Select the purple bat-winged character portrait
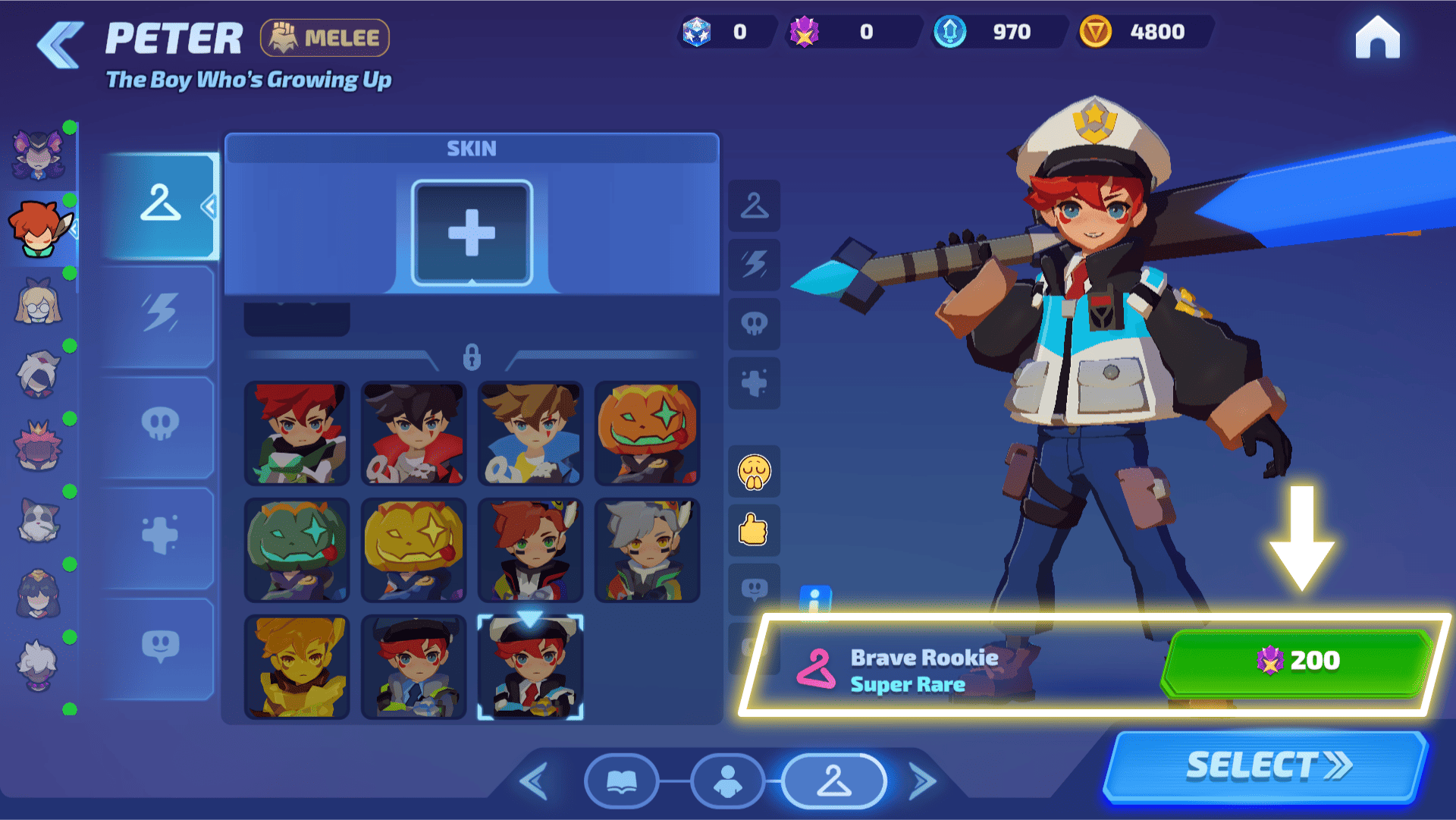Viewport: 1456px width, 820px height. [x=38, y=156]
